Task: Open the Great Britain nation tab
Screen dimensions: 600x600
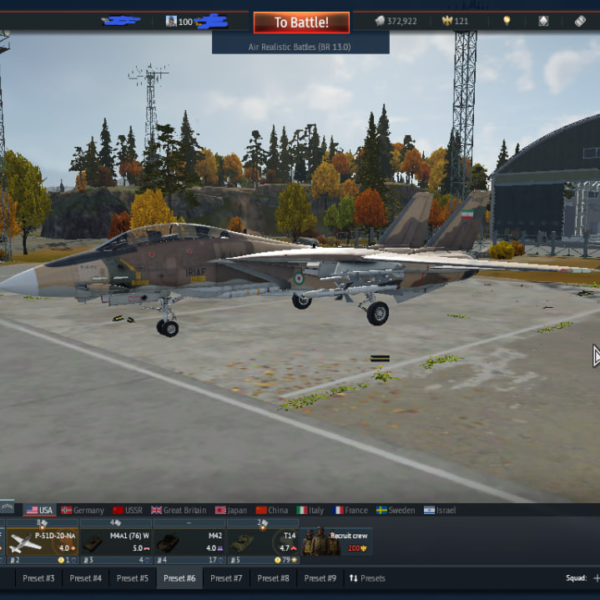Action: point(178,510)
